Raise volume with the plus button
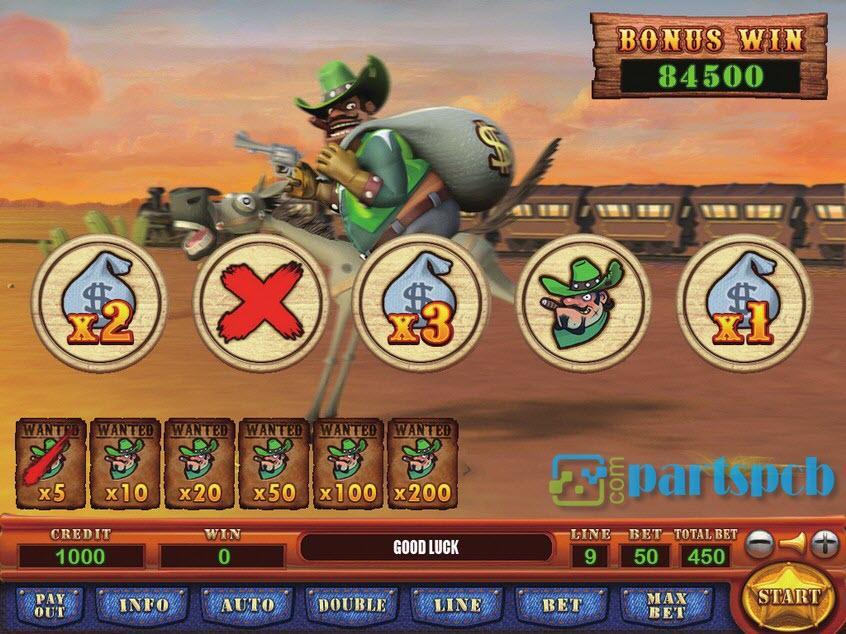 tap(824, 545)
